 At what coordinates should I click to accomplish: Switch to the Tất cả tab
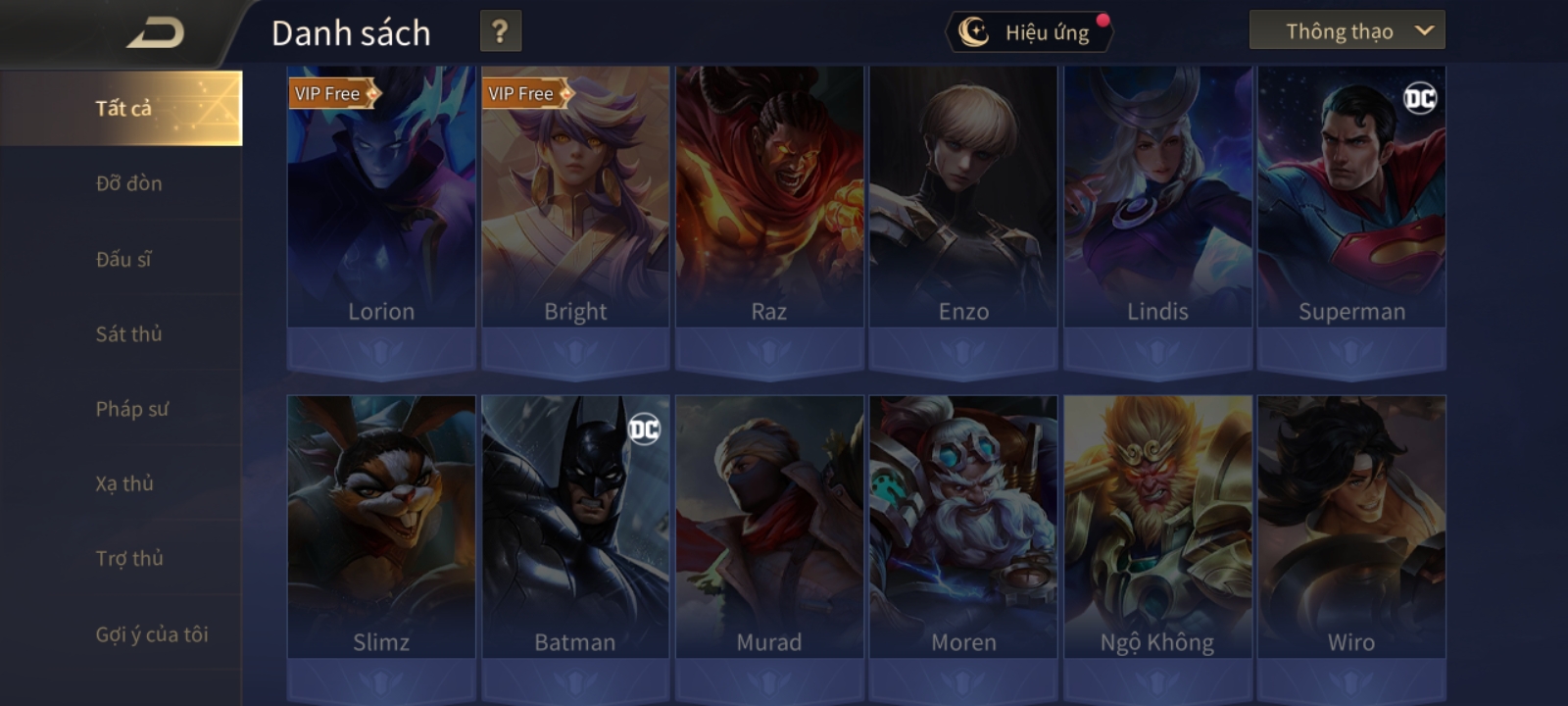(x=122, y=108)
